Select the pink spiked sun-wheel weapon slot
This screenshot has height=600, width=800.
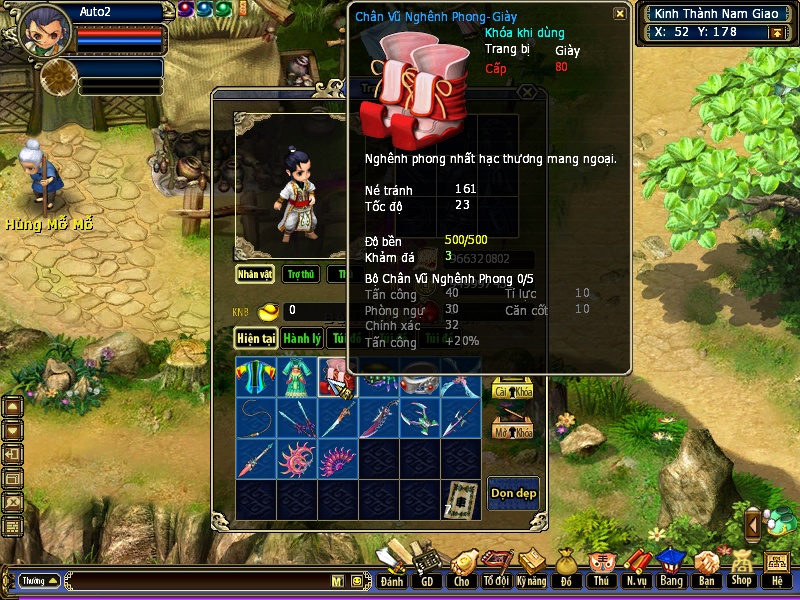tap(297, 459)
